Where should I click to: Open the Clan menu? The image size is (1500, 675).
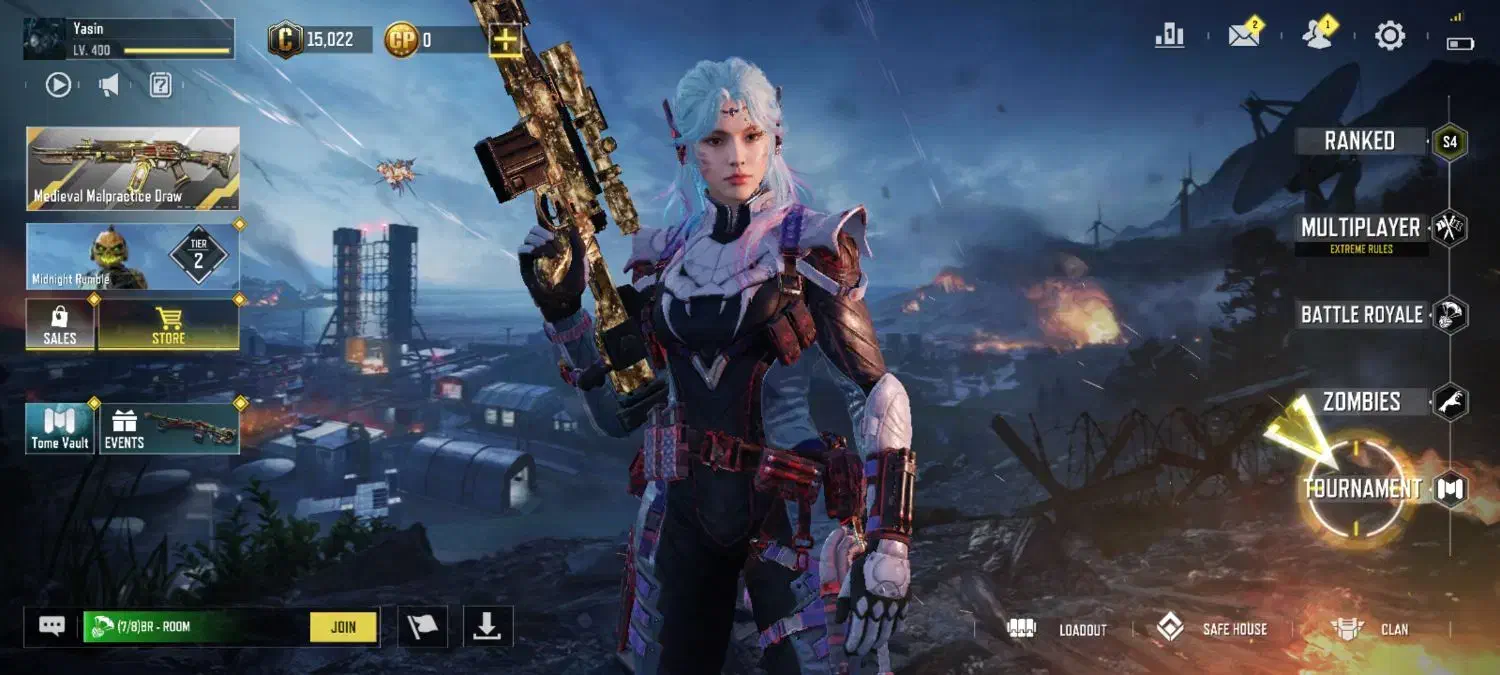[1370, 629]
